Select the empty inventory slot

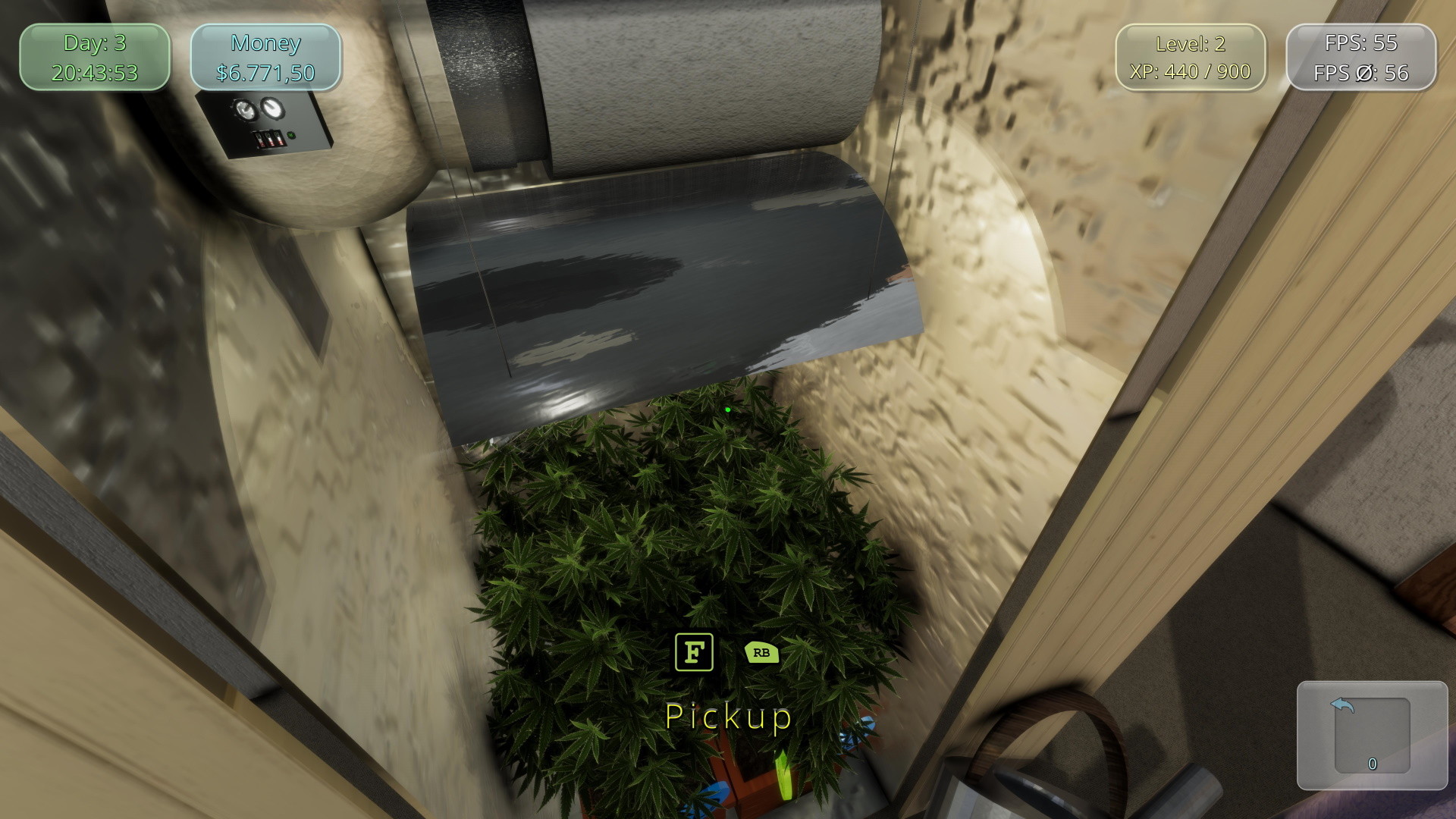click(x=1371, y=733)
